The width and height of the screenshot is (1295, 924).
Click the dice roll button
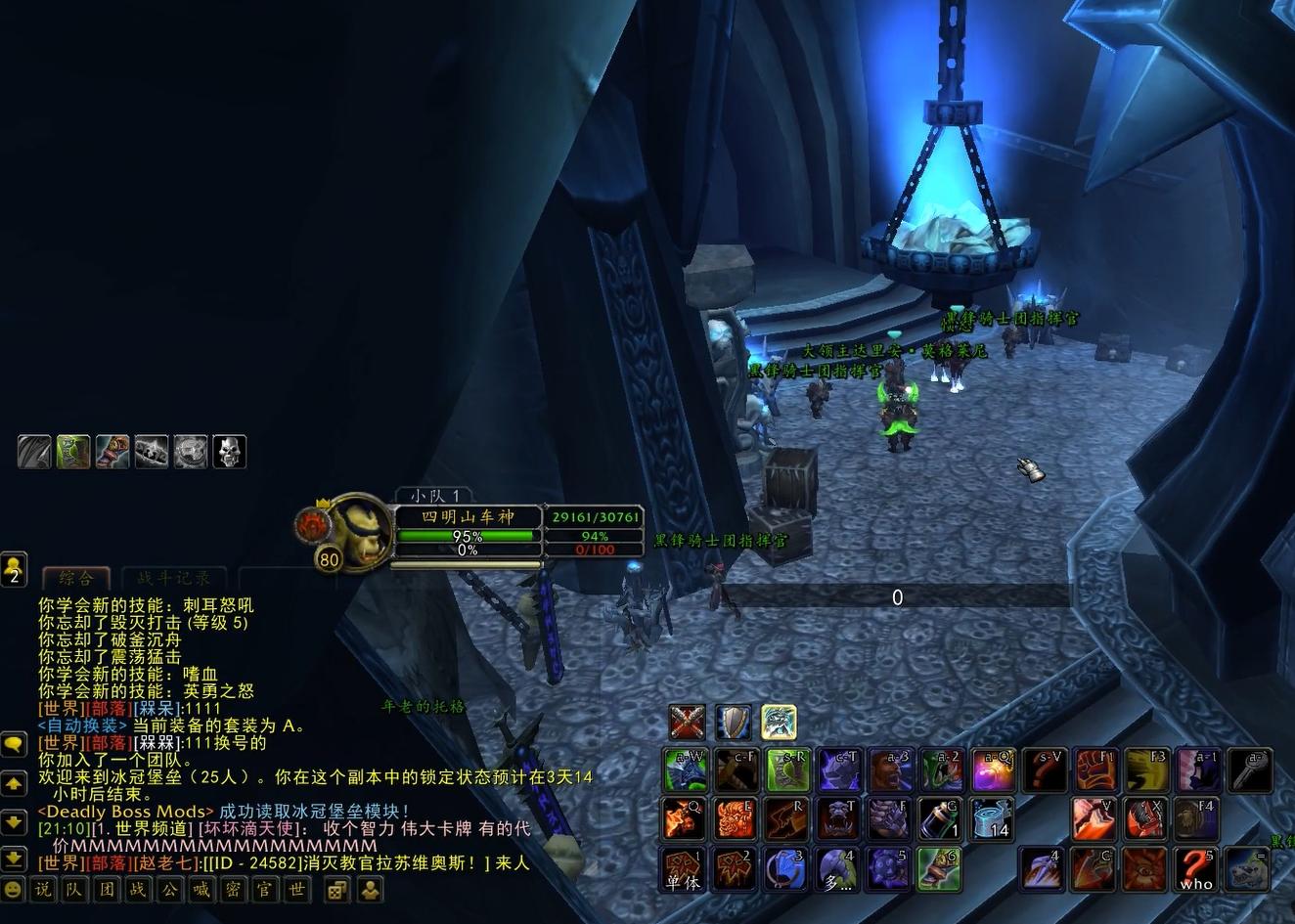click(336, 890)
